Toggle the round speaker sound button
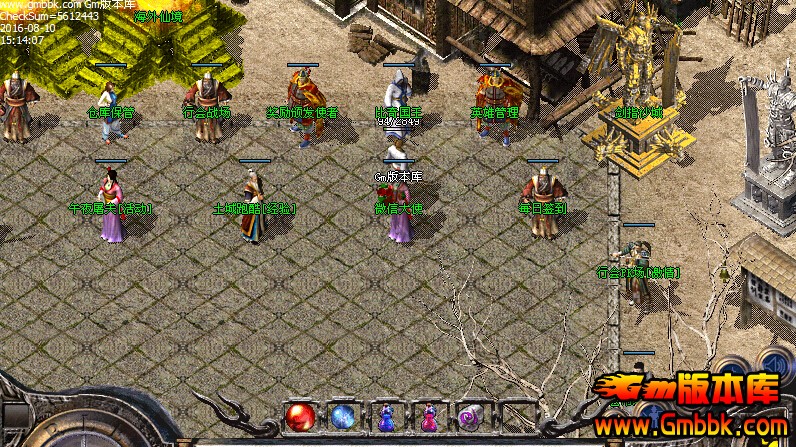The height and width of the screenshot is (447, 796). 772,364
